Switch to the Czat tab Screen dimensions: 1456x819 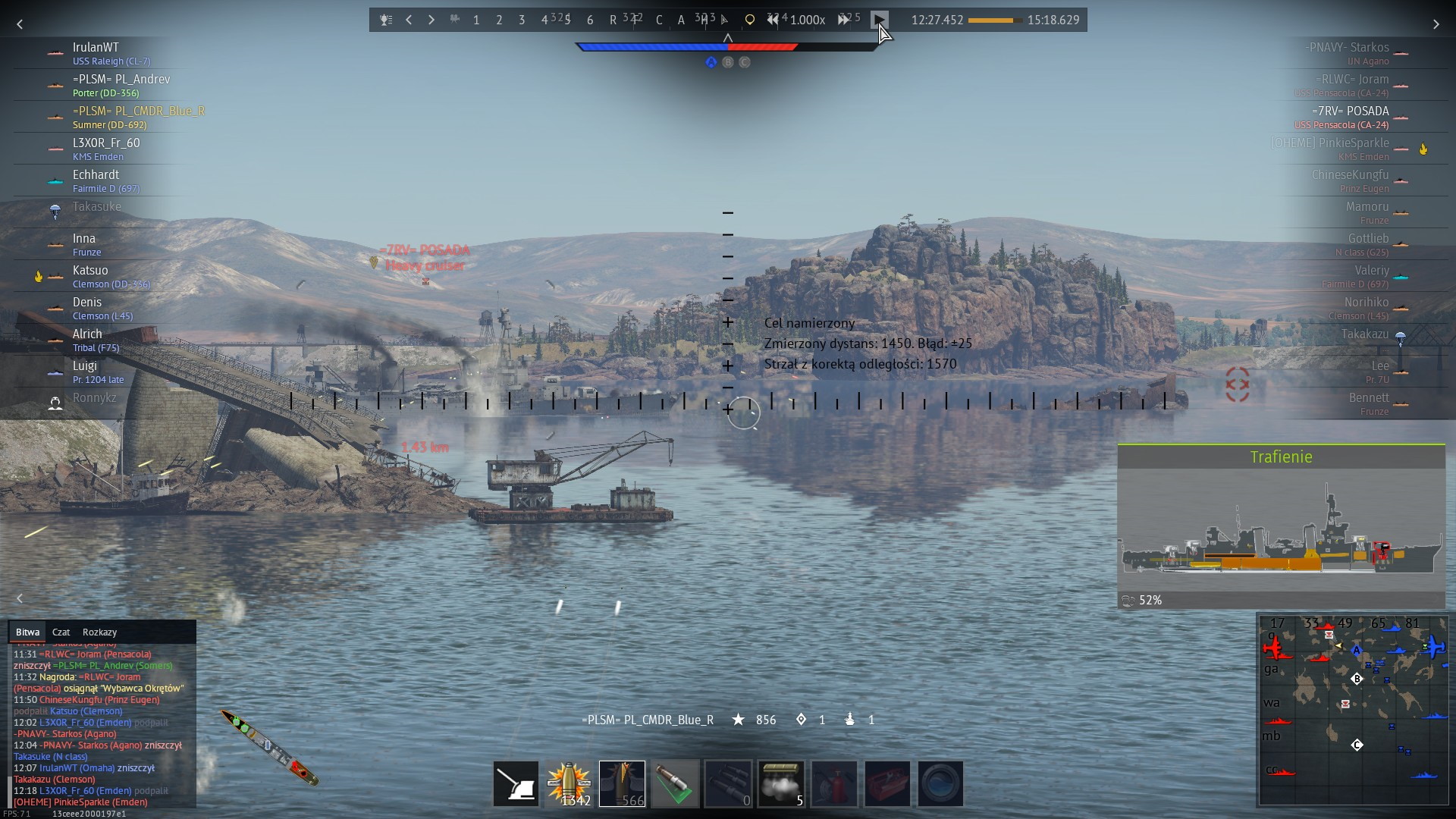coord(61,632)
